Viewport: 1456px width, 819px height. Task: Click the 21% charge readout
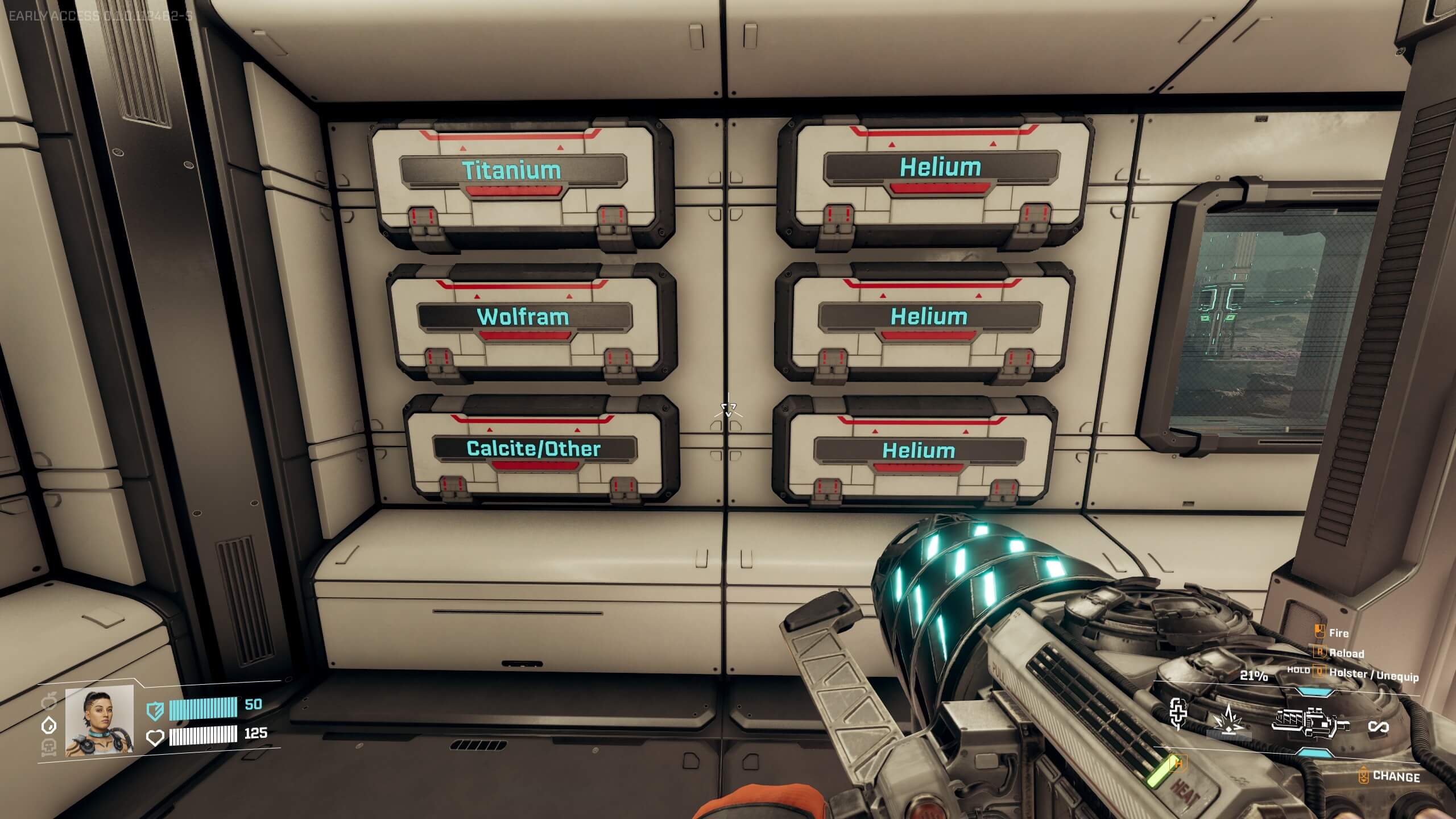1255,677
